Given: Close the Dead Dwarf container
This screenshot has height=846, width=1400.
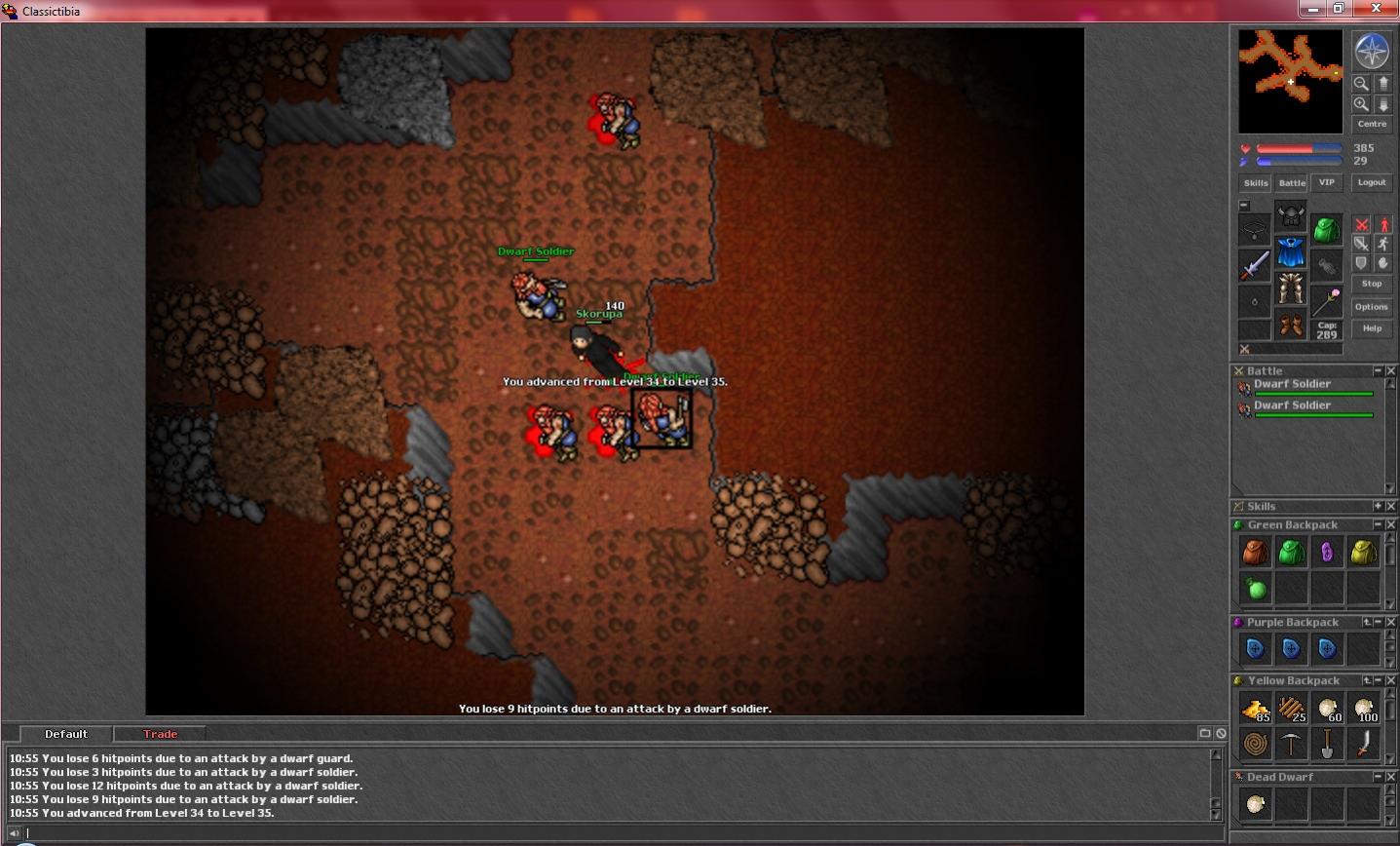Looking at the screenshot, I should pos(1390,777).
